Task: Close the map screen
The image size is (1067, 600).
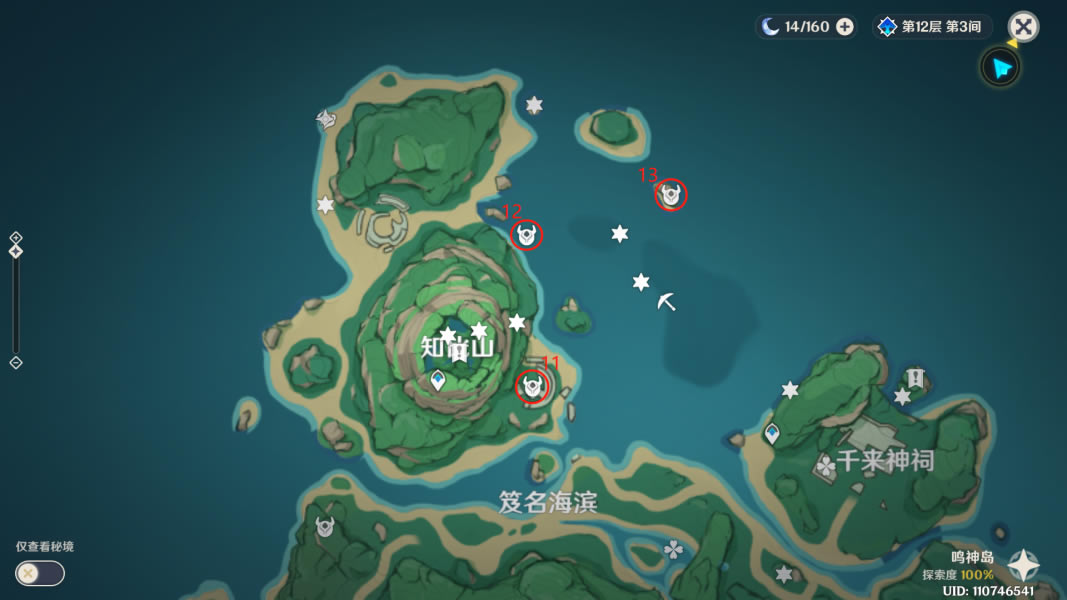Action: point(1023,26)
